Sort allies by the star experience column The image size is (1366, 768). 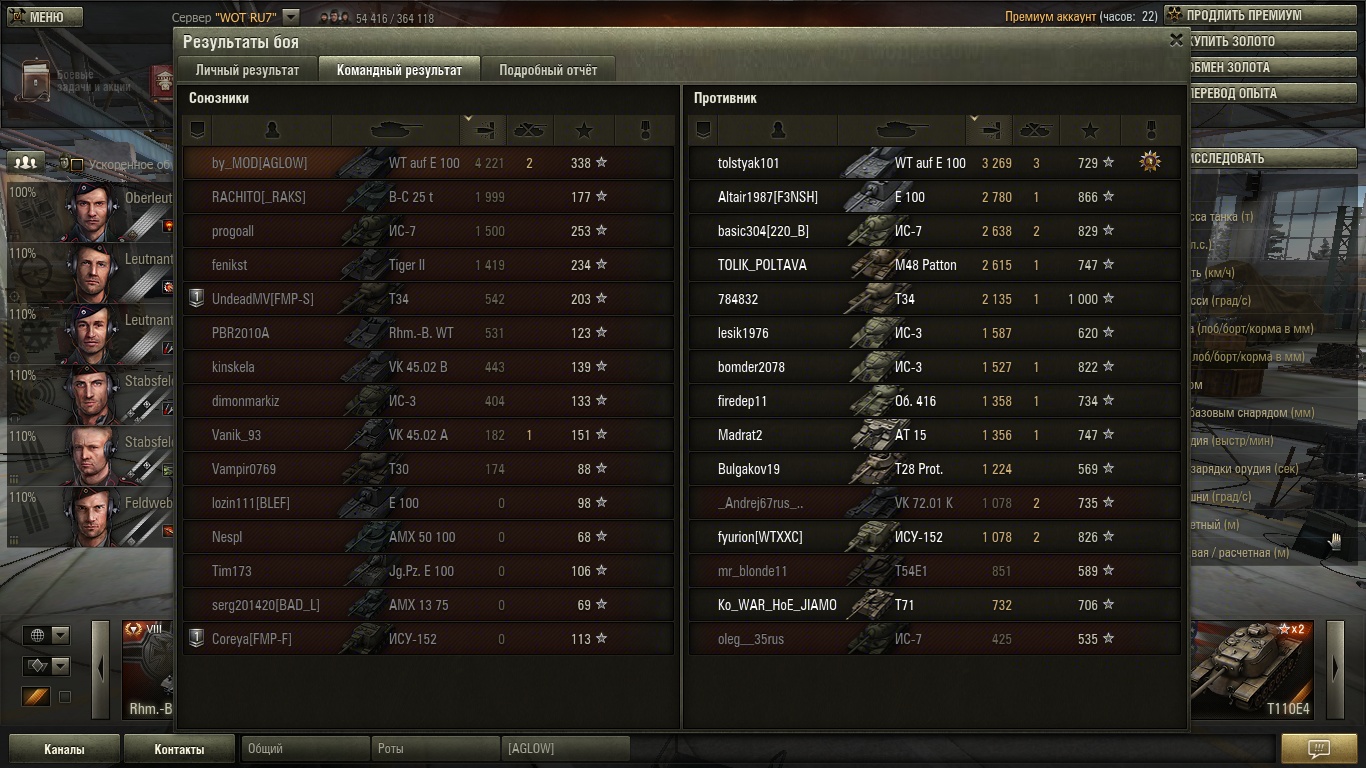pos(584,130)
